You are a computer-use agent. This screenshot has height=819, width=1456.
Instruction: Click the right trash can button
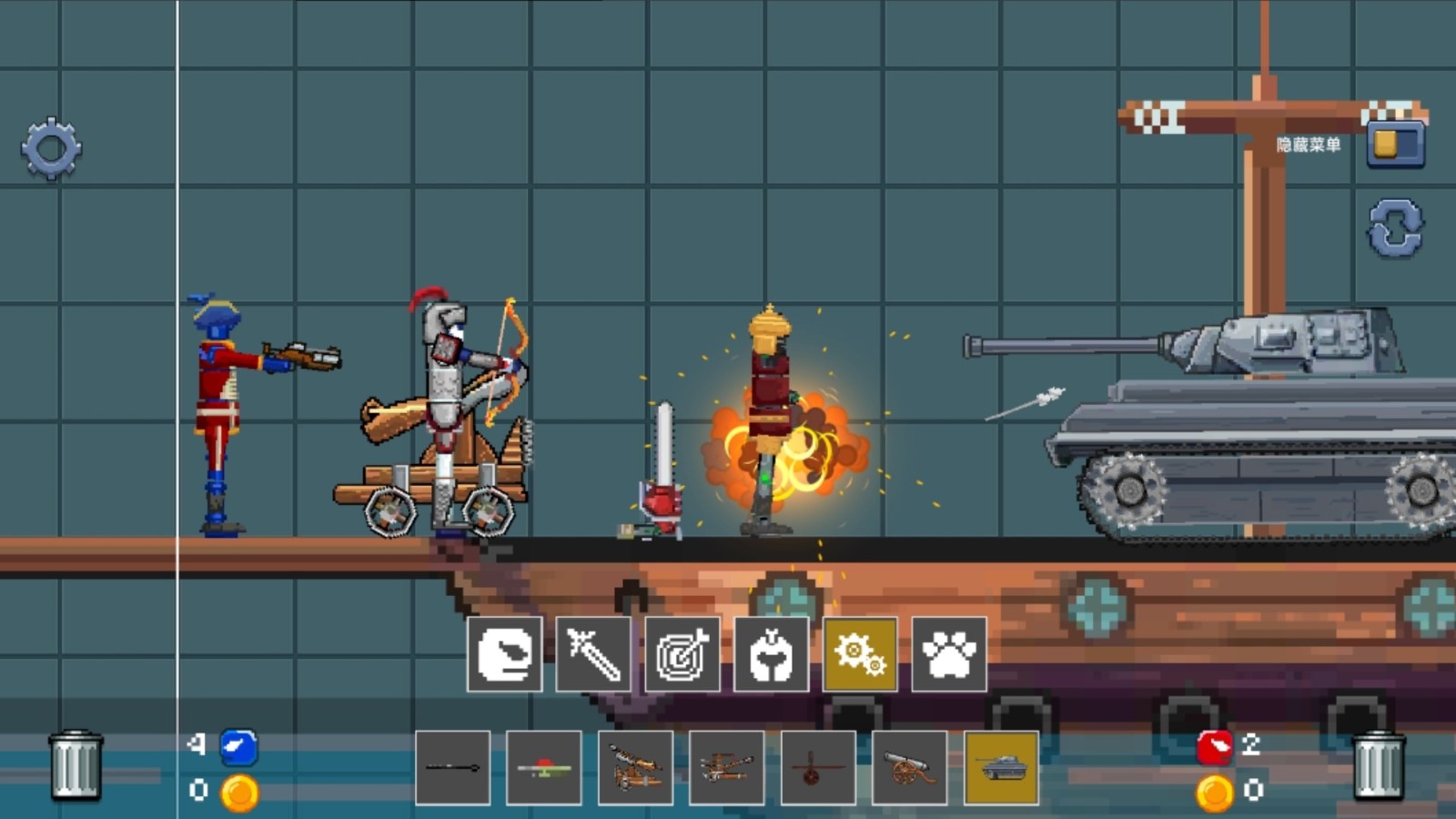pos(1379,766)
